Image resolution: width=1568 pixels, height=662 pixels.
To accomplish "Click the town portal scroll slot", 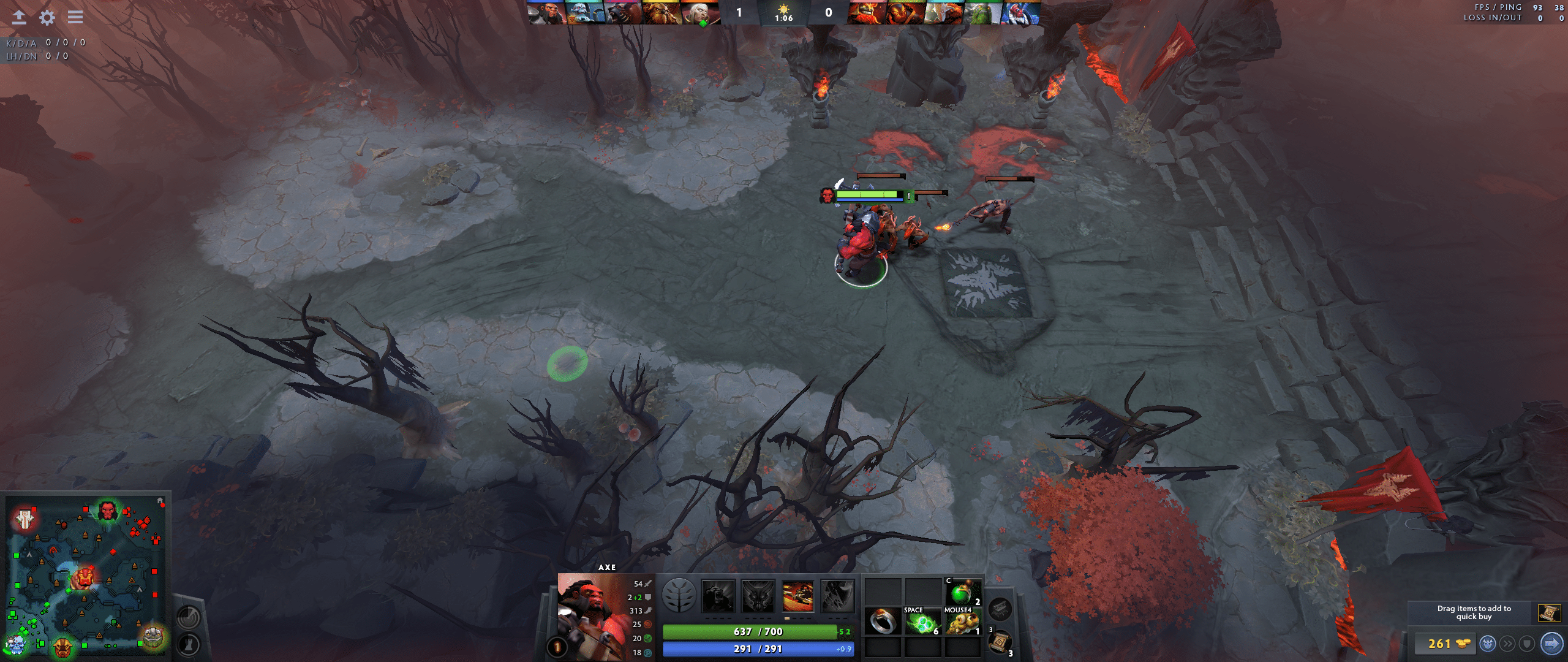I will (x=1000, y=641).
